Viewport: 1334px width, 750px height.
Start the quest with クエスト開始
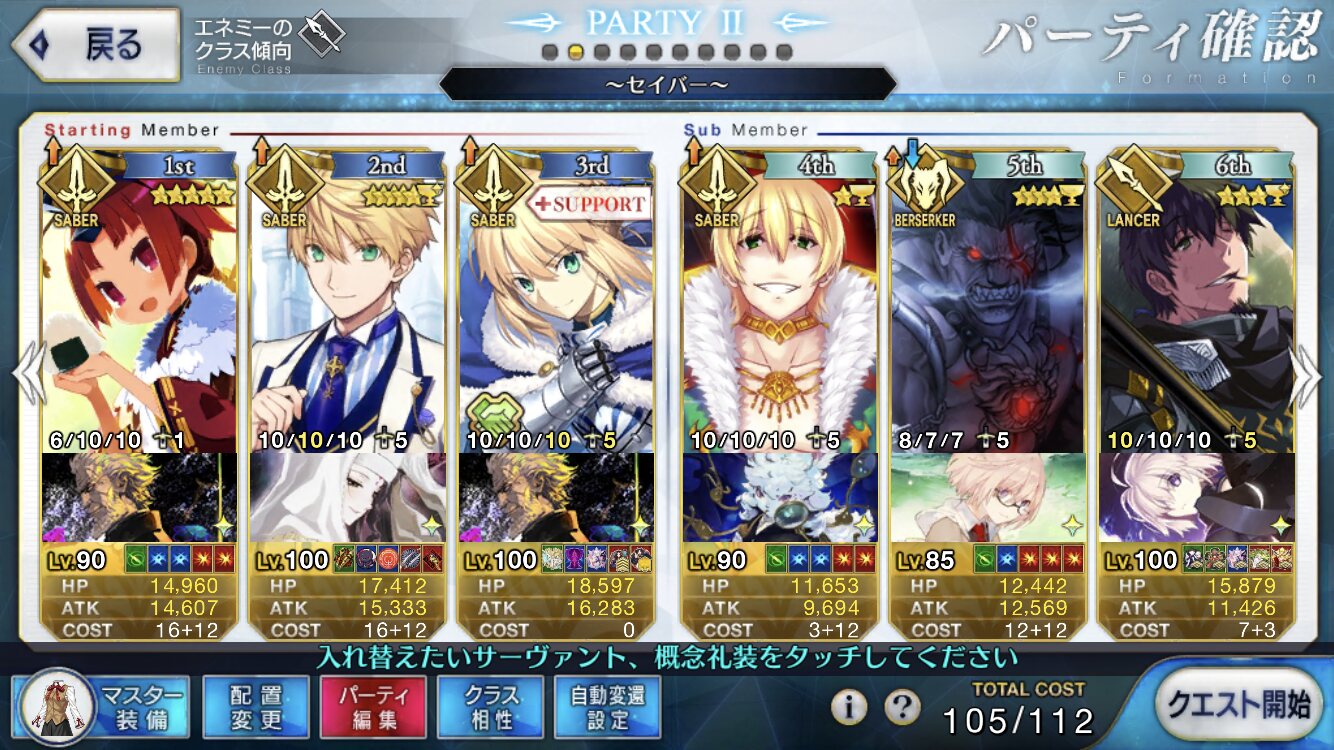(x=1237, y=705)
